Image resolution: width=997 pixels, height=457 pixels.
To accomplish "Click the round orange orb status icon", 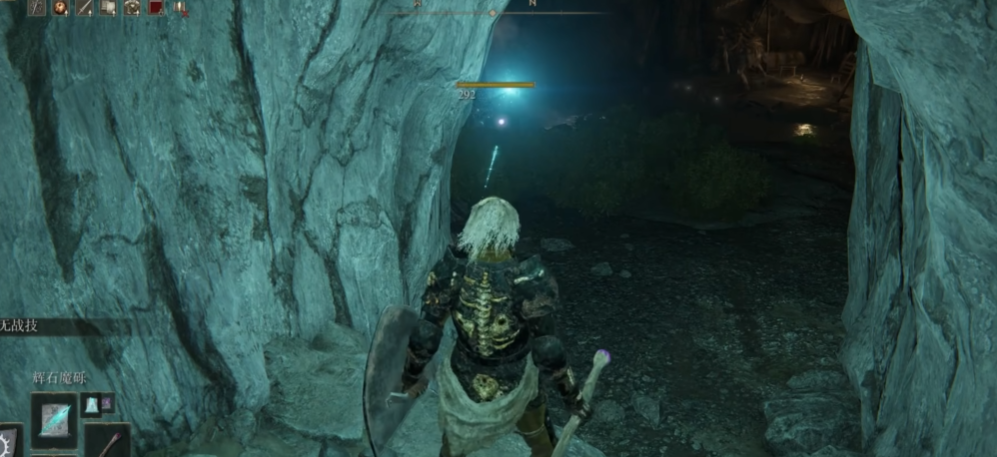I will point(60,8).
